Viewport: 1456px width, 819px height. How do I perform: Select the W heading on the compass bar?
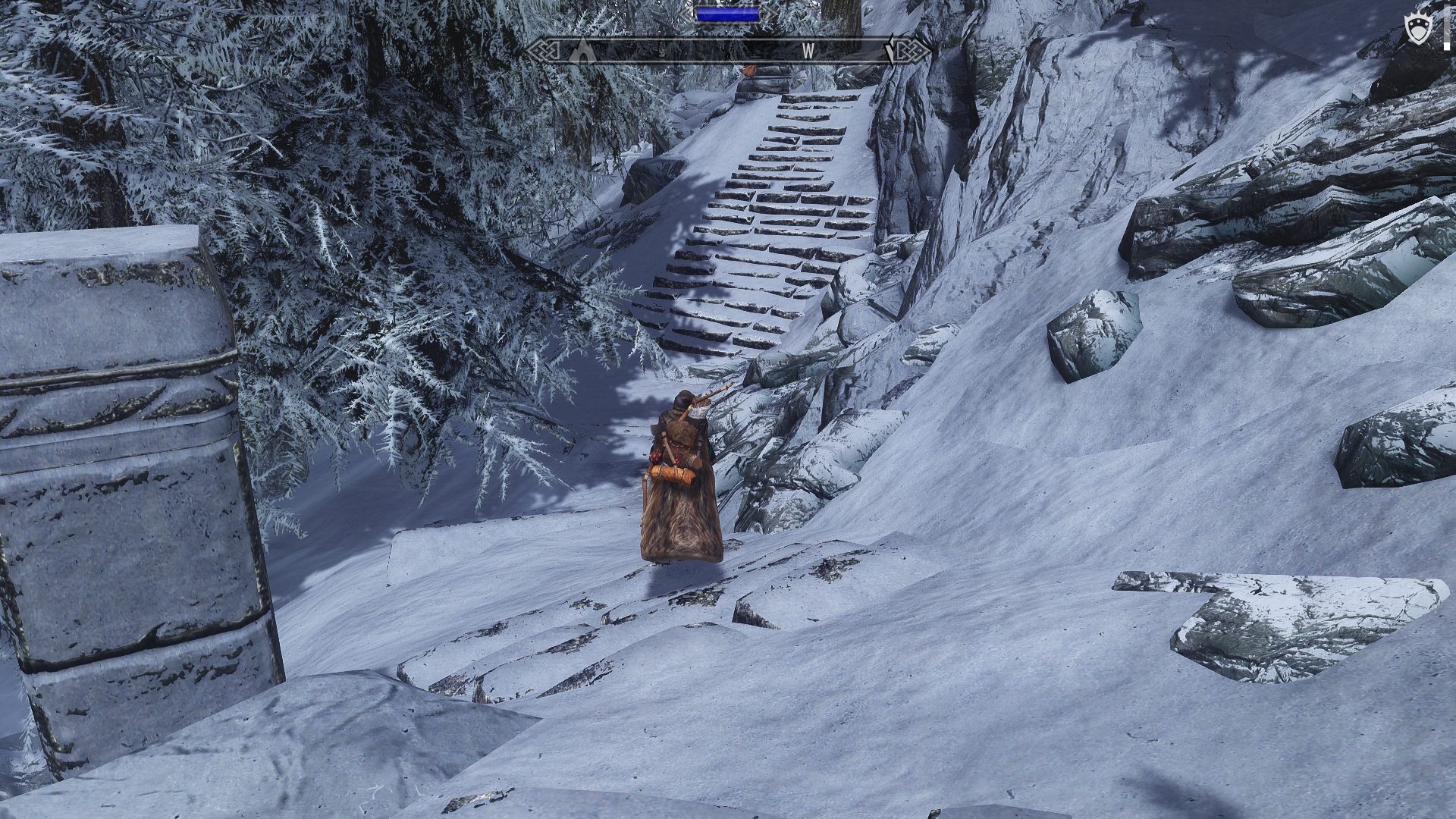pos(808,52)
